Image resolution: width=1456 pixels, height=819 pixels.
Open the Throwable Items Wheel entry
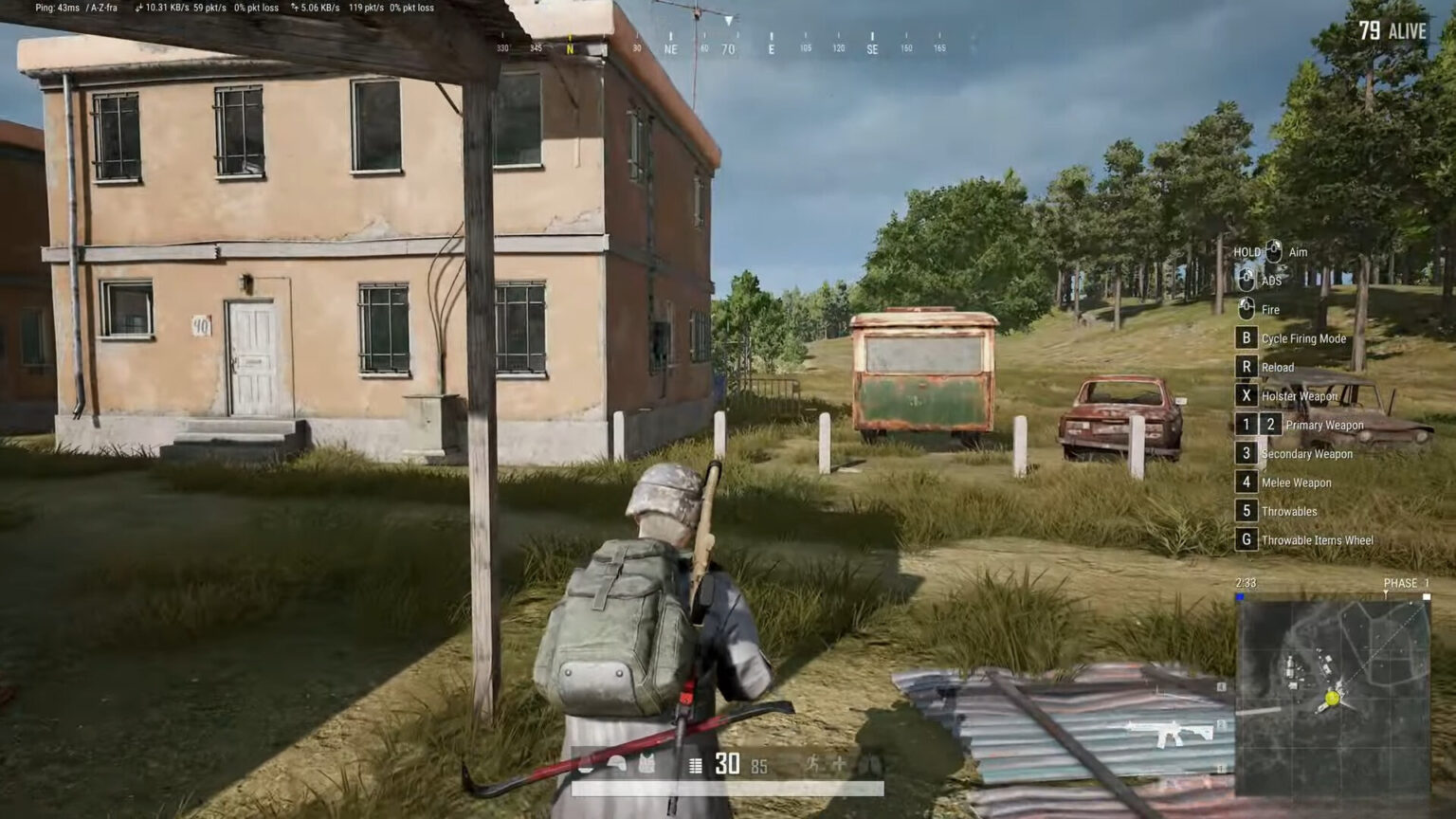[x=1316, y=539]
